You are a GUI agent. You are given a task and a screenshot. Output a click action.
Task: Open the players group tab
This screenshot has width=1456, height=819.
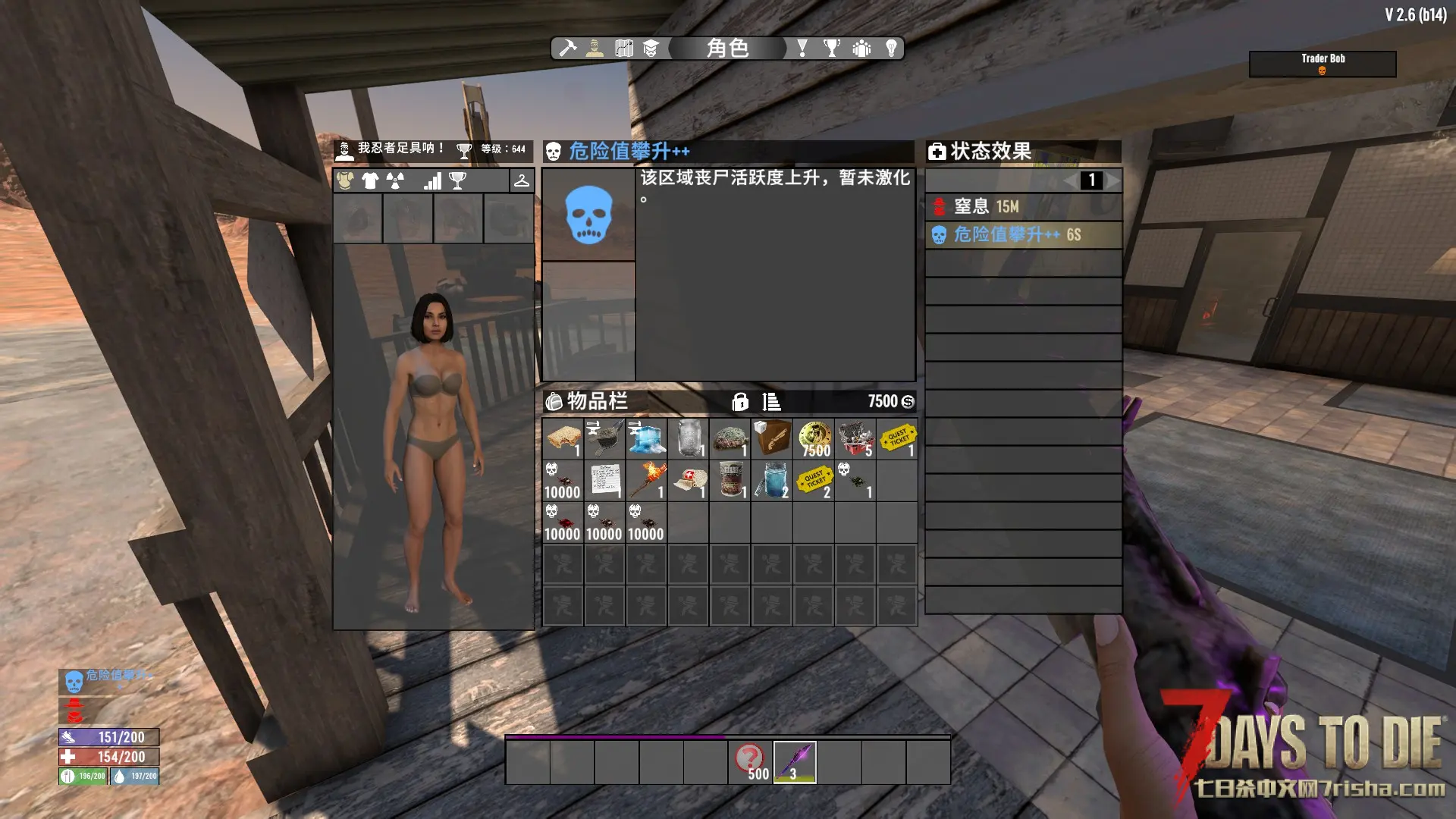point(861,49)
